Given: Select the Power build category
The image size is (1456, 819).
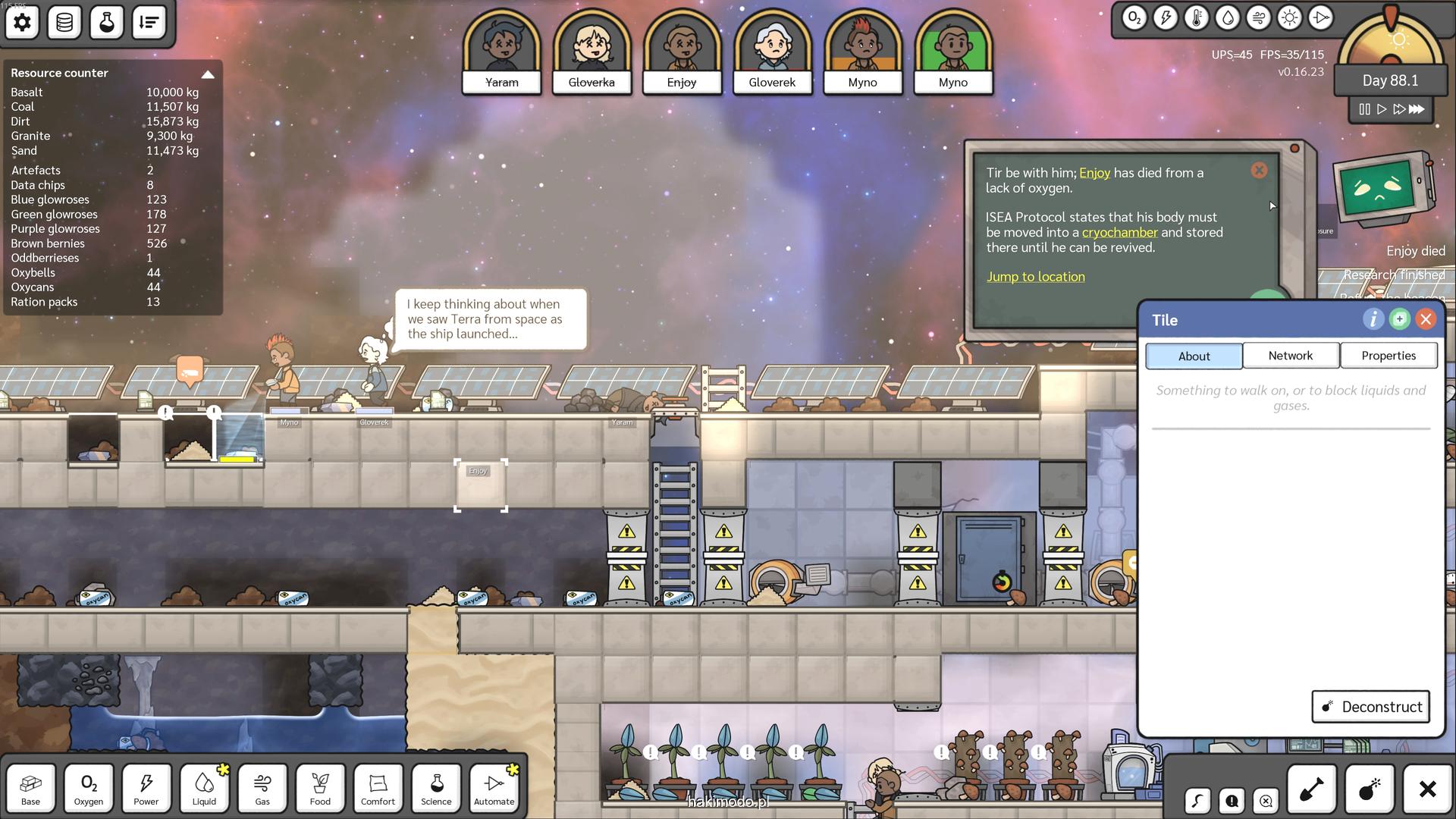Looking at the screenshot, I should point(146,788).
